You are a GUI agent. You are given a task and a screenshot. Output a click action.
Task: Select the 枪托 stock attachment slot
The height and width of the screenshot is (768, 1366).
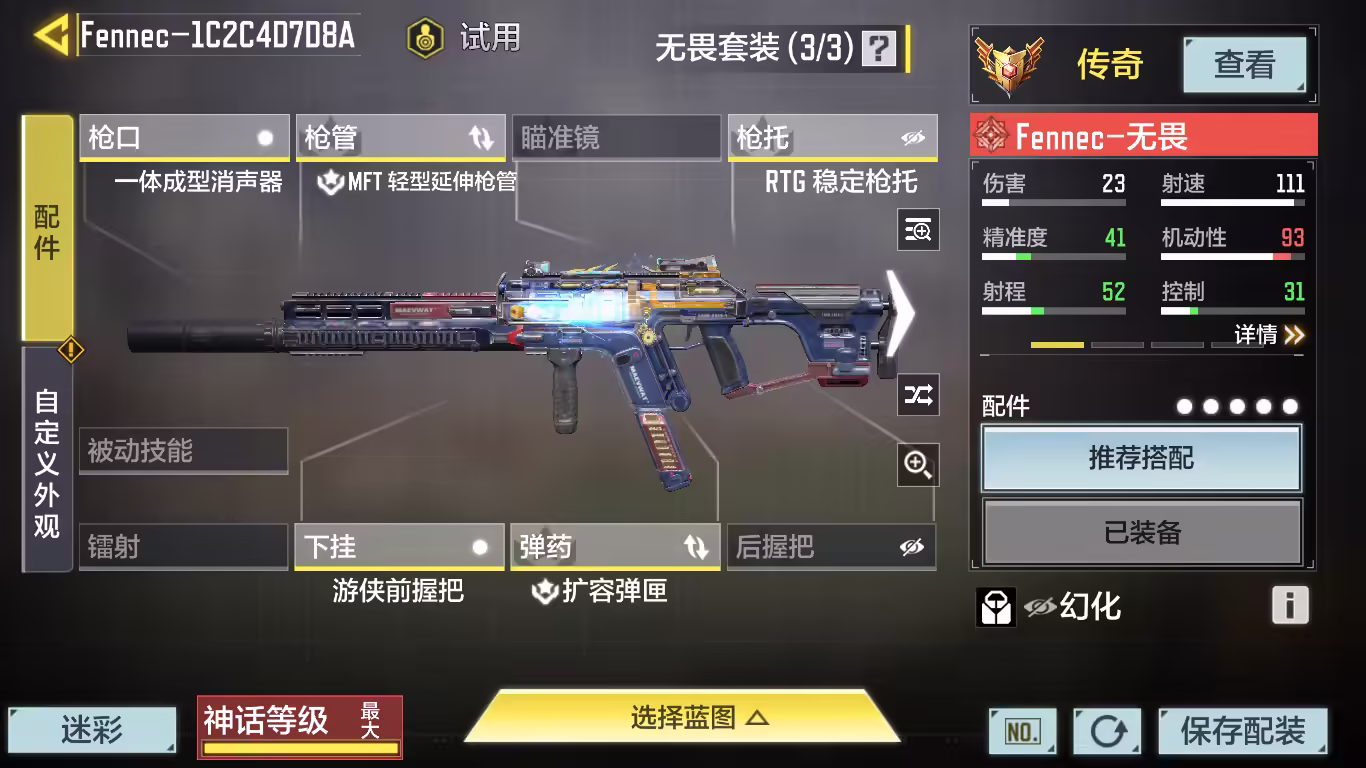[x=832, y=138]
